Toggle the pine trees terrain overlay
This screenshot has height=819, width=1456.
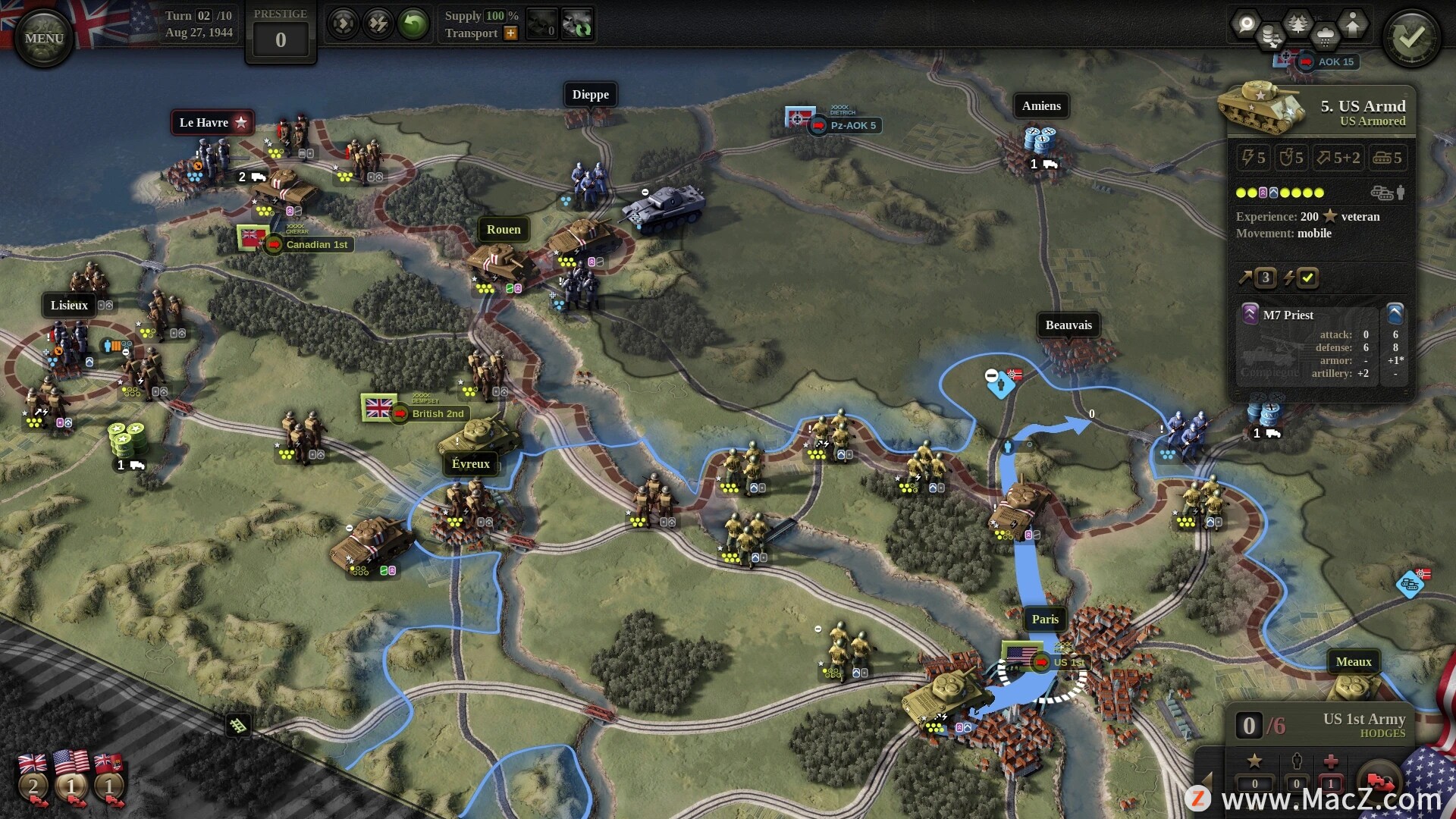point(1298,24)
